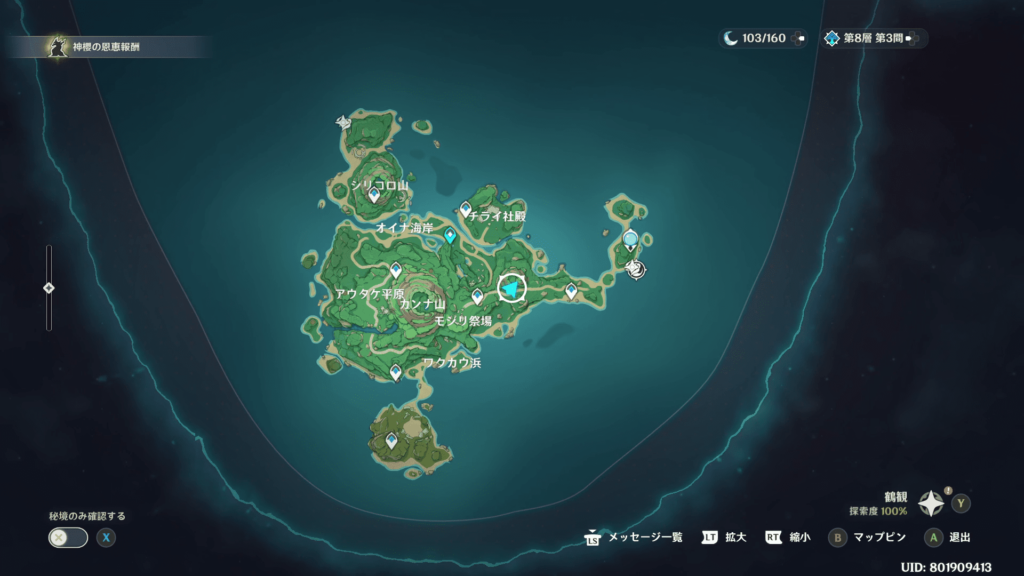1024x576 pixels.
Task: Zoom in with the 拡大 button
Action: [x=725, y=537]
